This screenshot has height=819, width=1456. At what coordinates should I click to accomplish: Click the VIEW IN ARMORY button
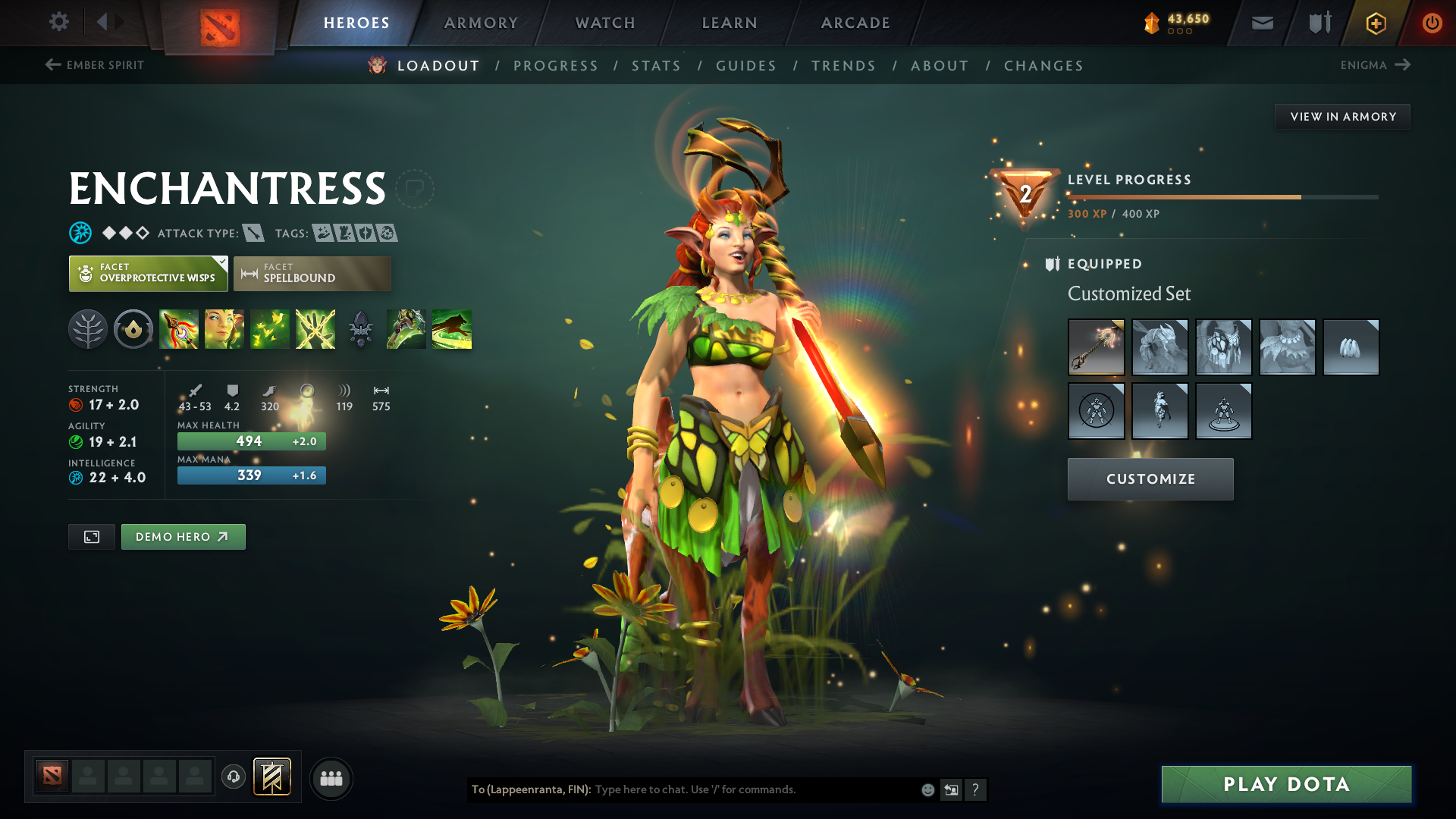1342,116
